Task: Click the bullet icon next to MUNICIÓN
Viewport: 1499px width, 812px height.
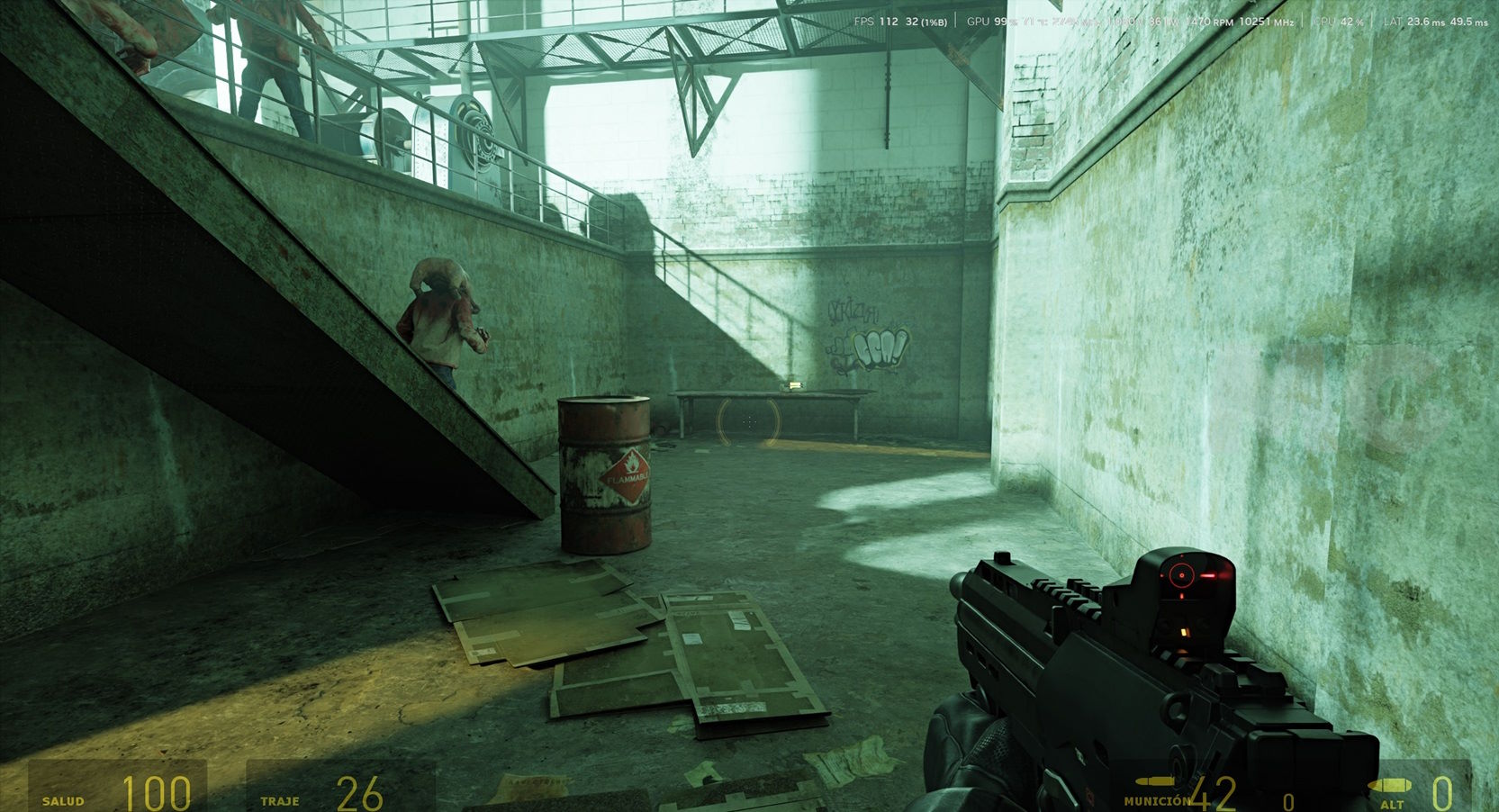Action: 1155,781
